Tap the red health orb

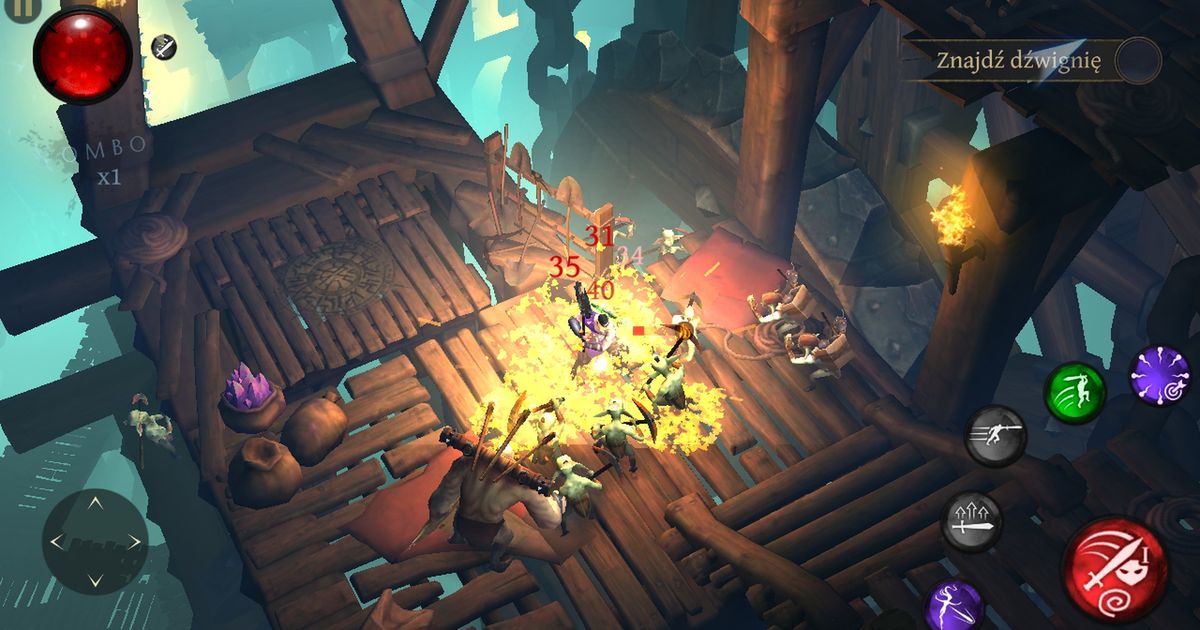[83, 53]
